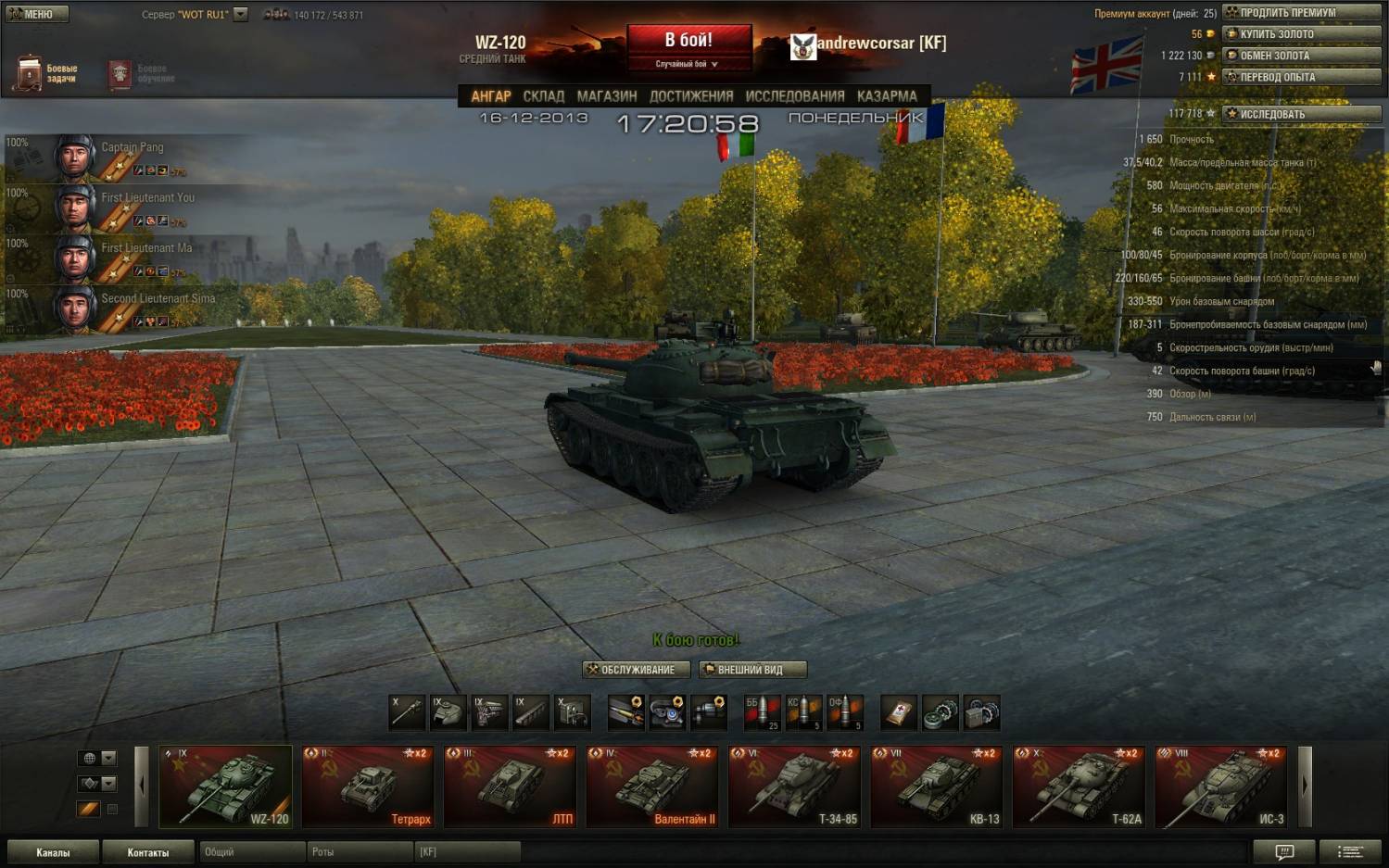This screenshot has width=1389, height=868.
Task: Open the КАЗАРМА tab
Action: (x=887, y=96)
